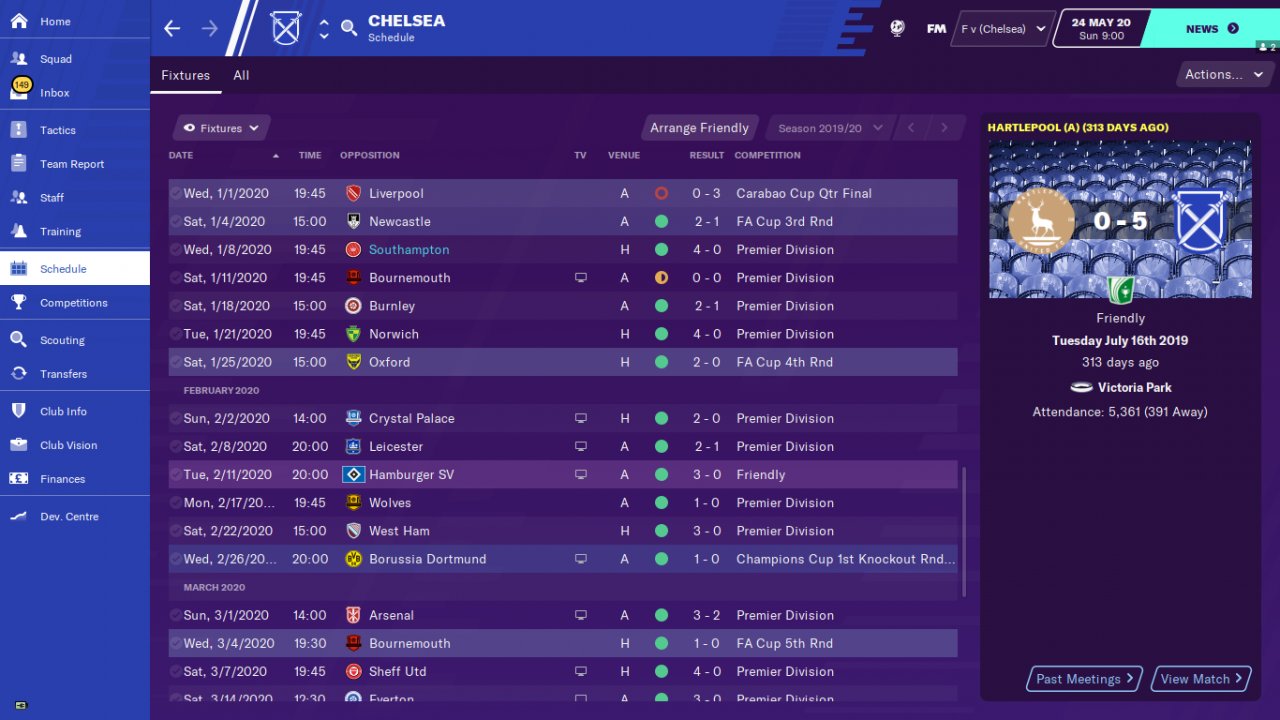This screenshot has width=1280, height=720.
Task: Open Scouting from the sidebar
Action: click(x=62, y=340)
